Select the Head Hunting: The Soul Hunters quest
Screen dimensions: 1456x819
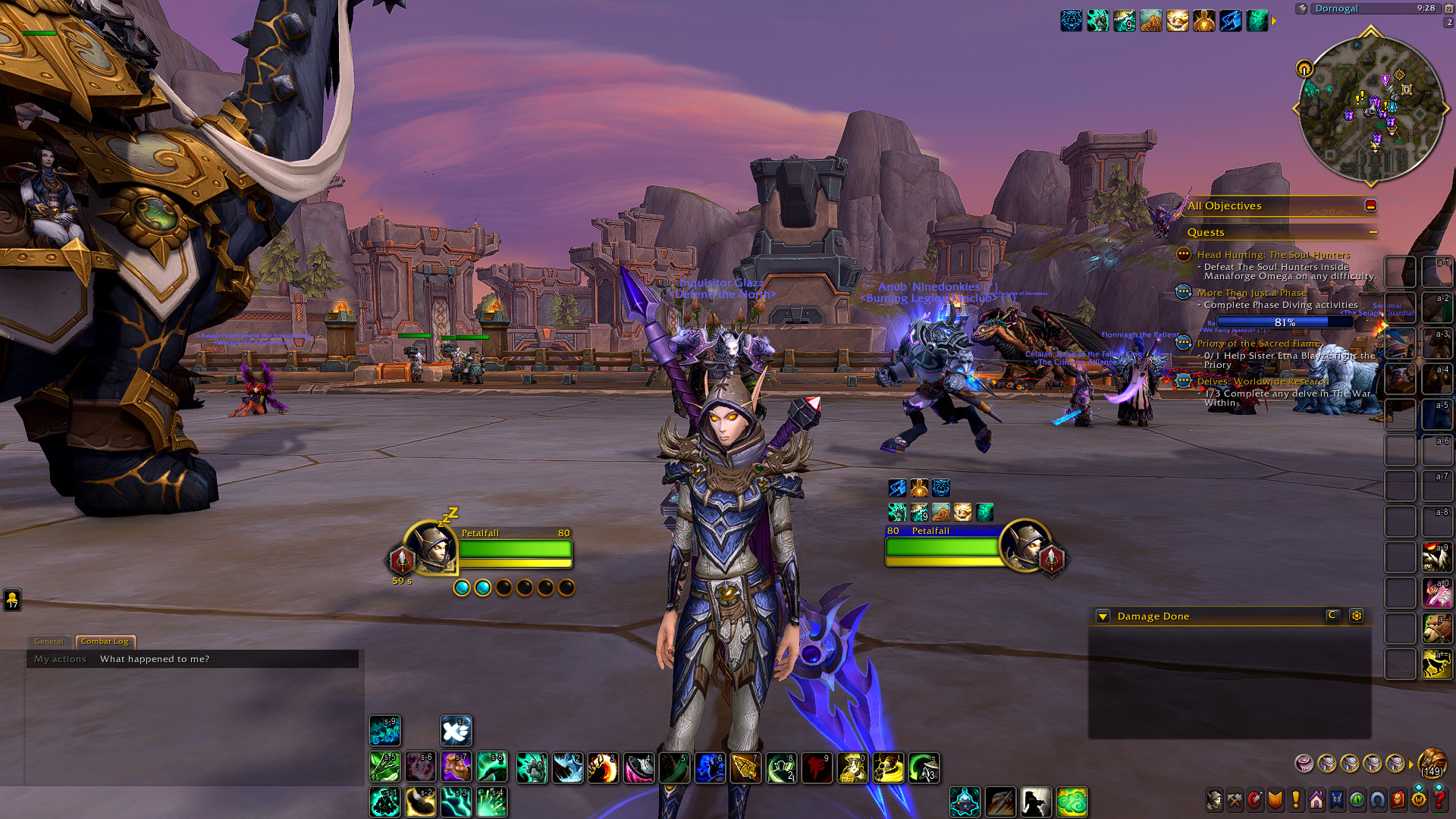[x=1273, y=255]
